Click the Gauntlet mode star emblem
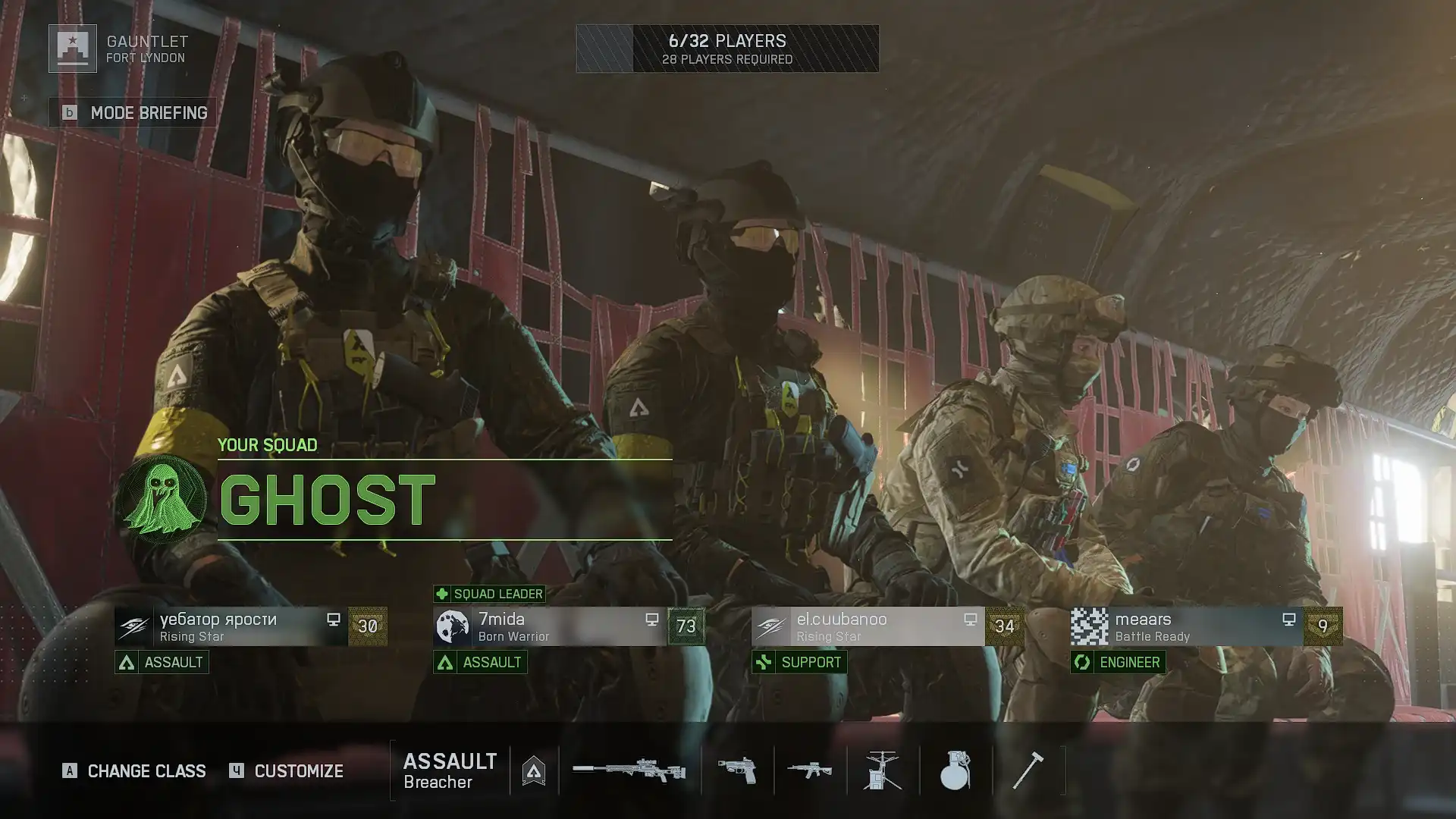Screen dimensions: 1456x819 point(71,50)
